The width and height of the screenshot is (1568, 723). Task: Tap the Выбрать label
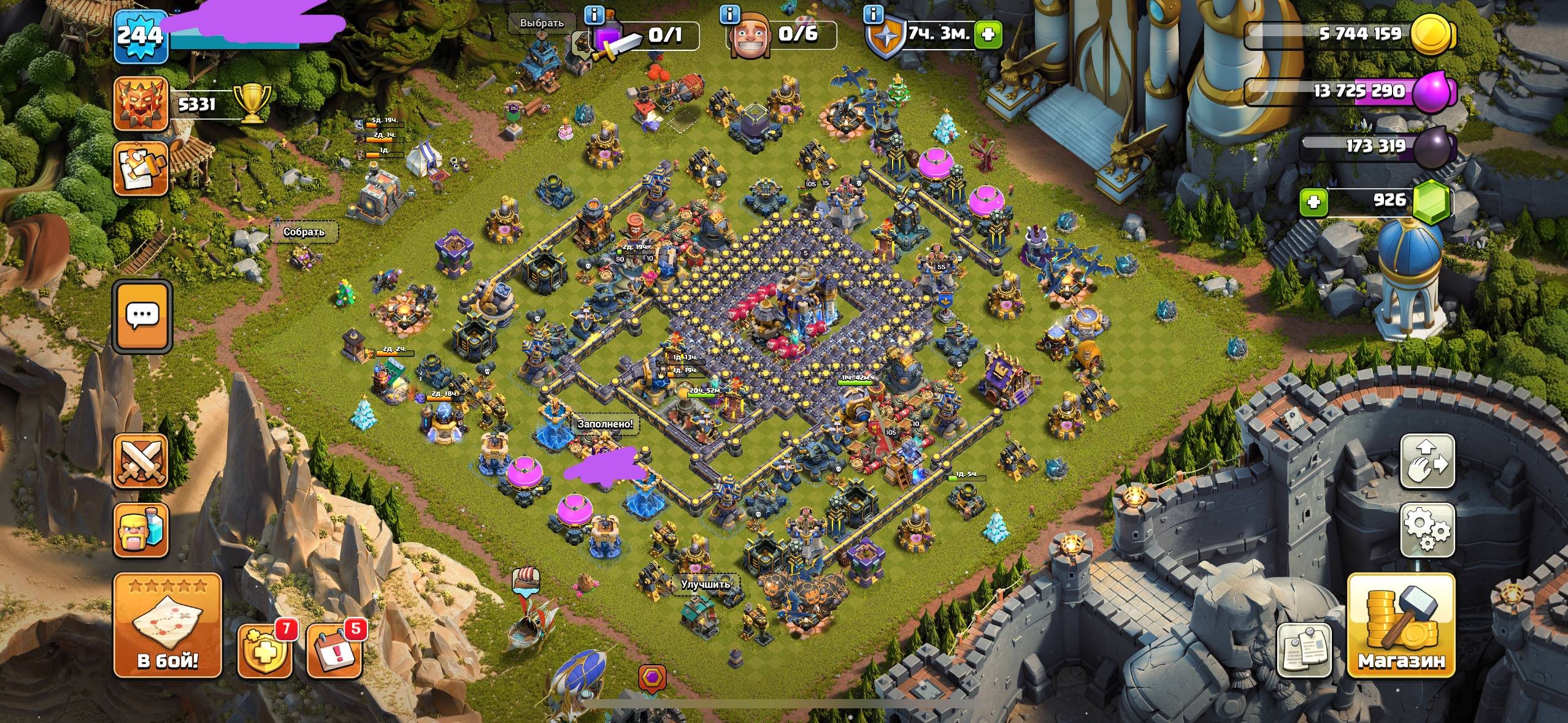click(x=541, y=23)
